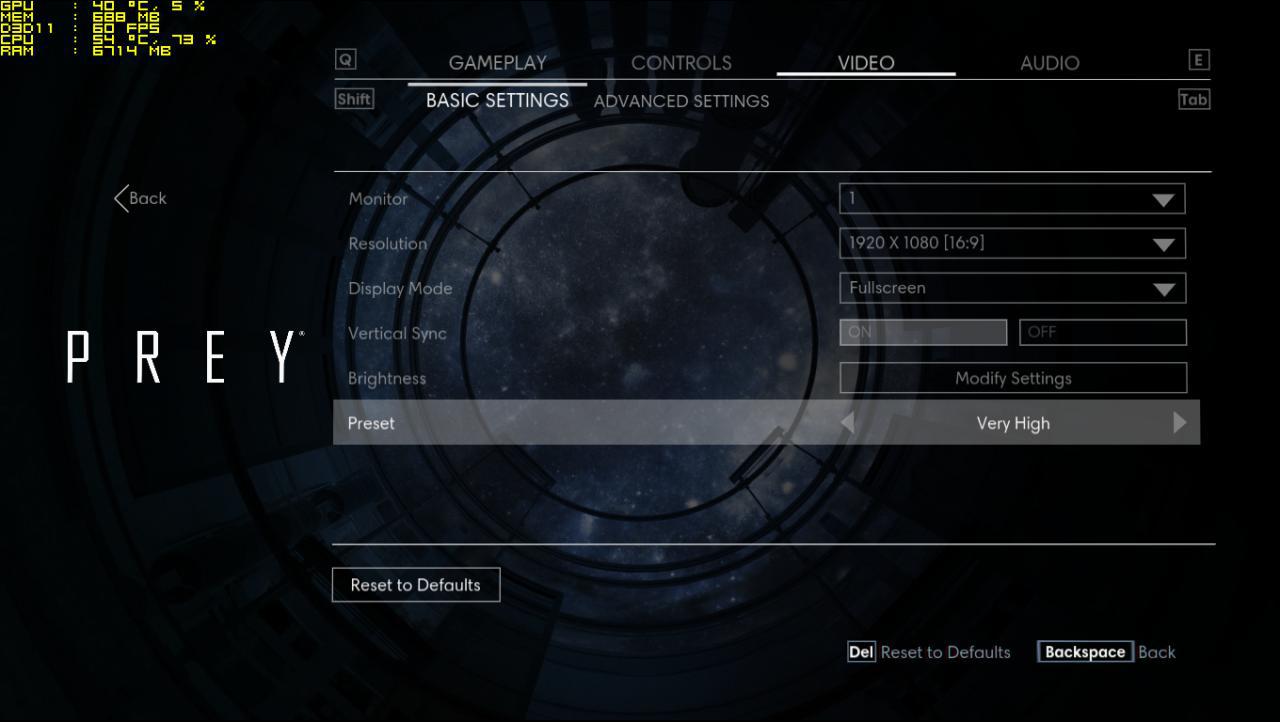Go to the Audio tab

[1049, 63]
